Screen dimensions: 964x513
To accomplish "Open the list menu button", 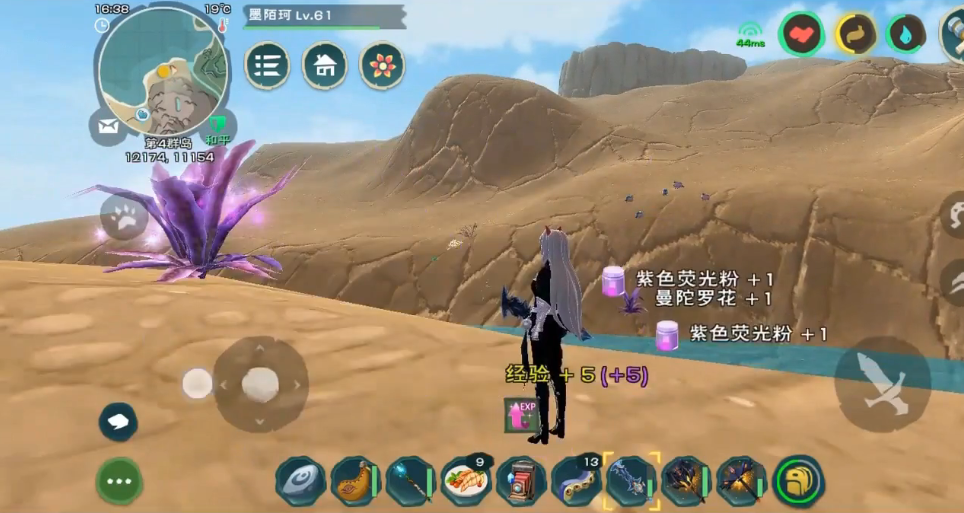I will [x=267, y=66].
